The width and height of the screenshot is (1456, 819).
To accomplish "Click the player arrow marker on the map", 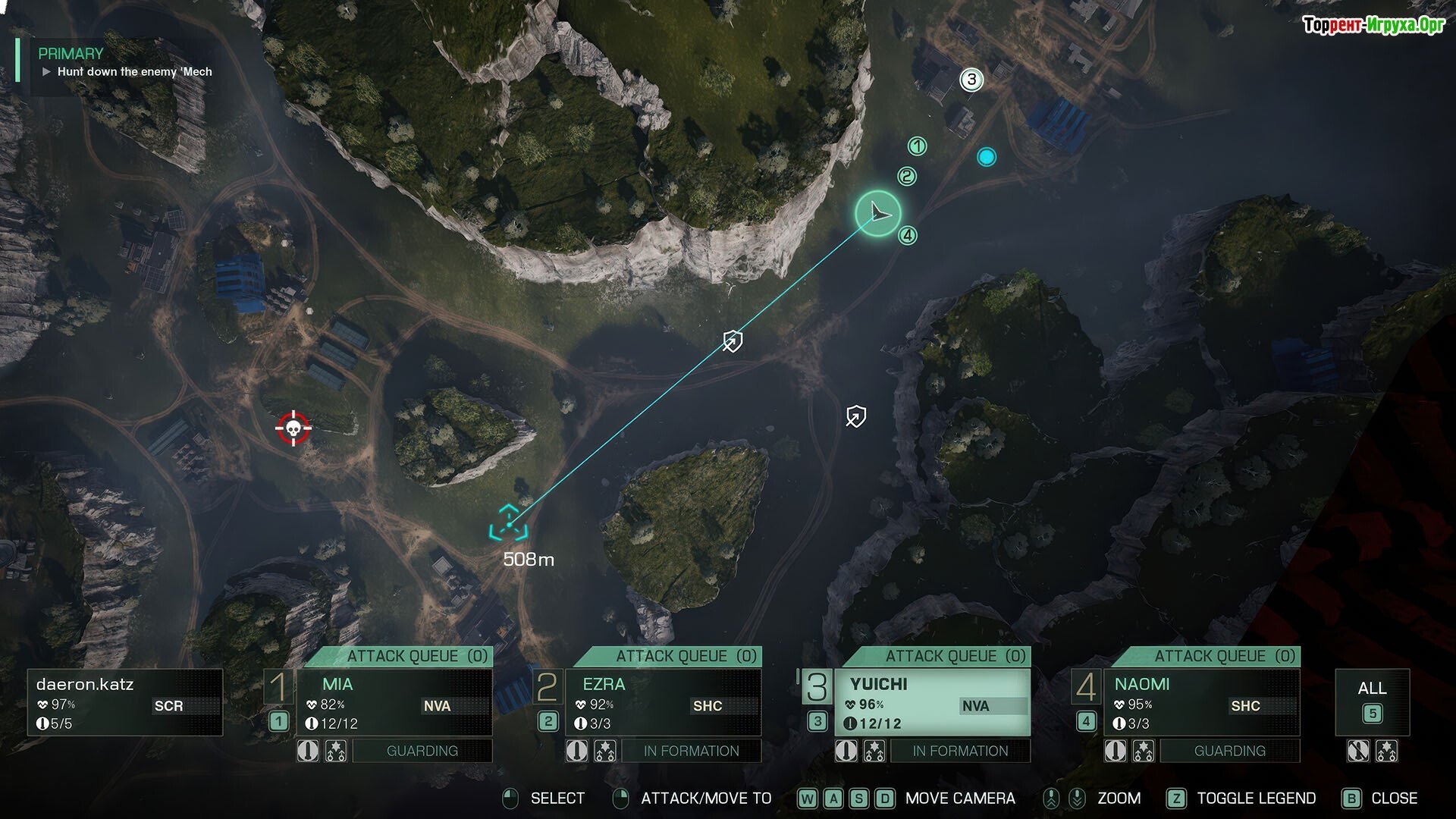I will click(878, 213).
